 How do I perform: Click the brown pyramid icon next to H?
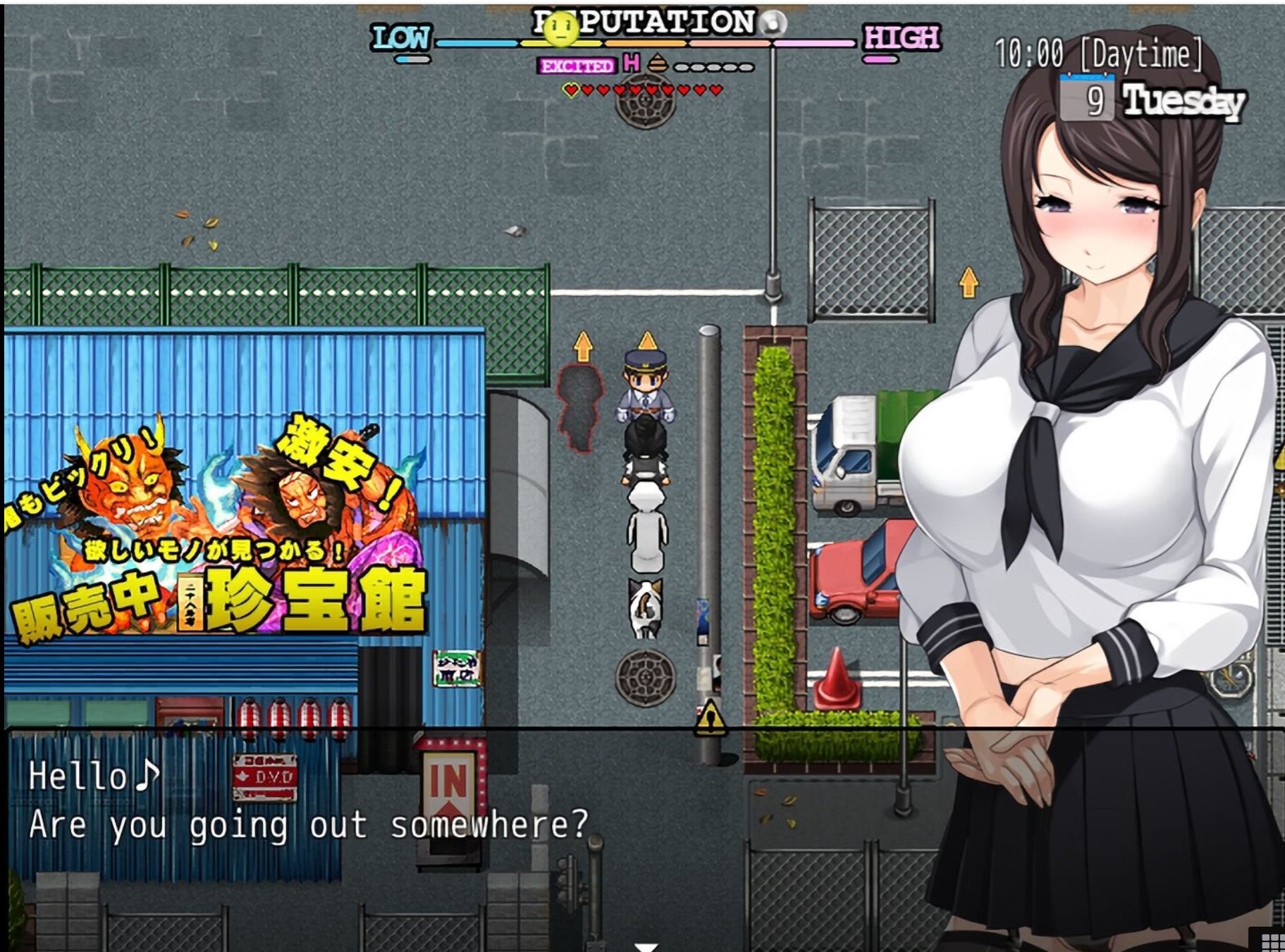[657, 63]
